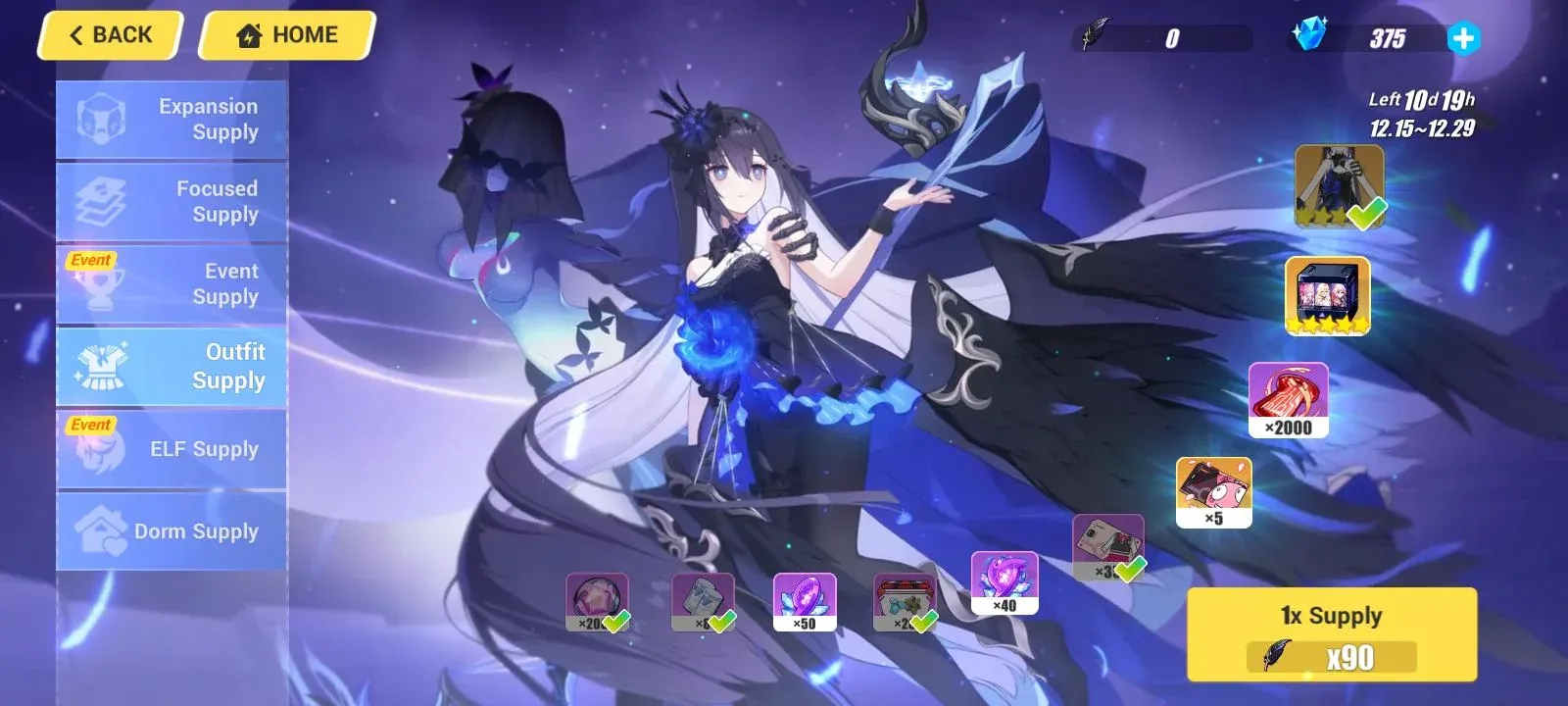Click the BACK button
The height and width of the screenshot is (706, 1568).
(x=109, y=34)
